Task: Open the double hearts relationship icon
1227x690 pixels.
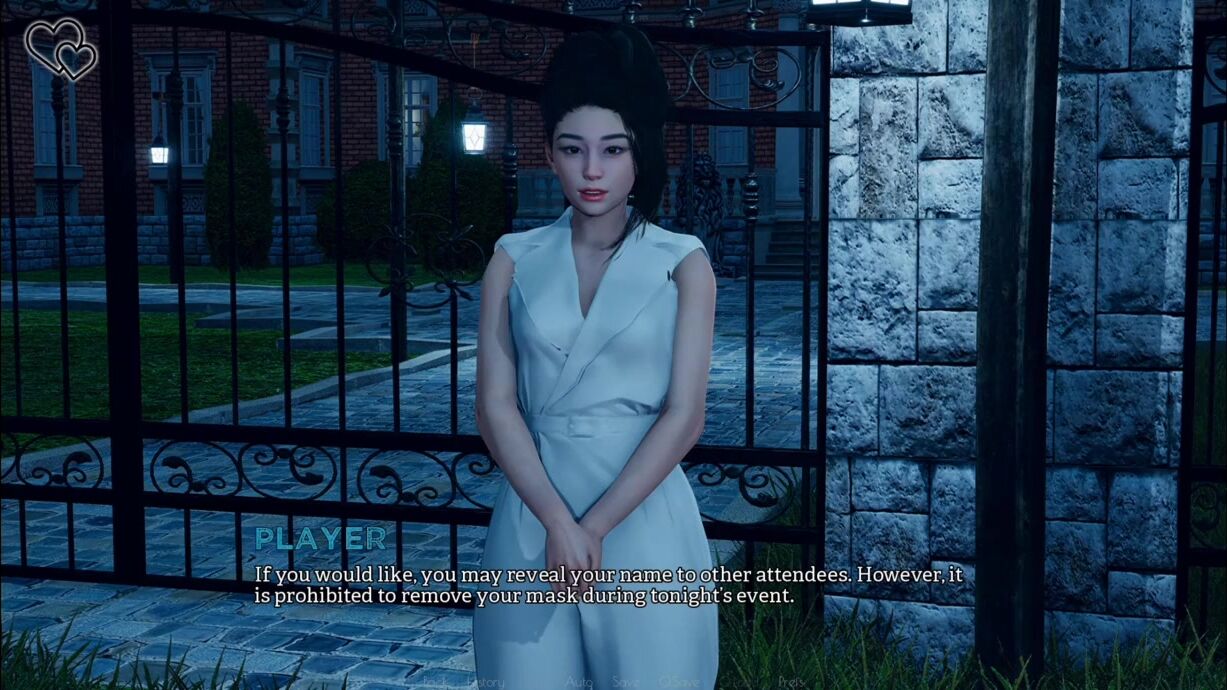Action: point(60,48)
